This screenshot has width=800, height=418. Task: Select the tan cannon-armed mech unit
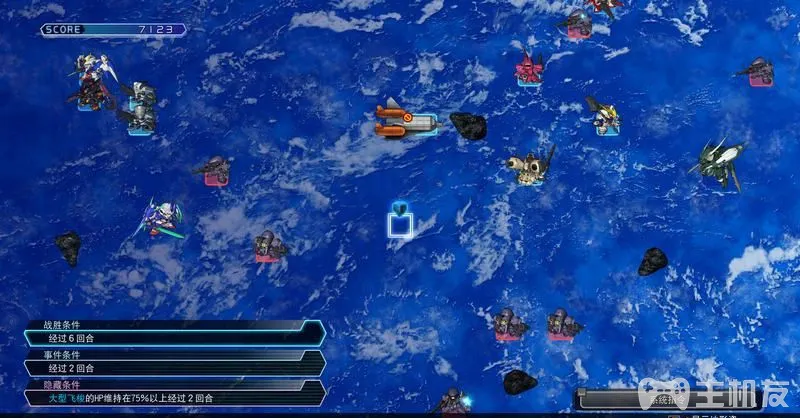point(529,167)
